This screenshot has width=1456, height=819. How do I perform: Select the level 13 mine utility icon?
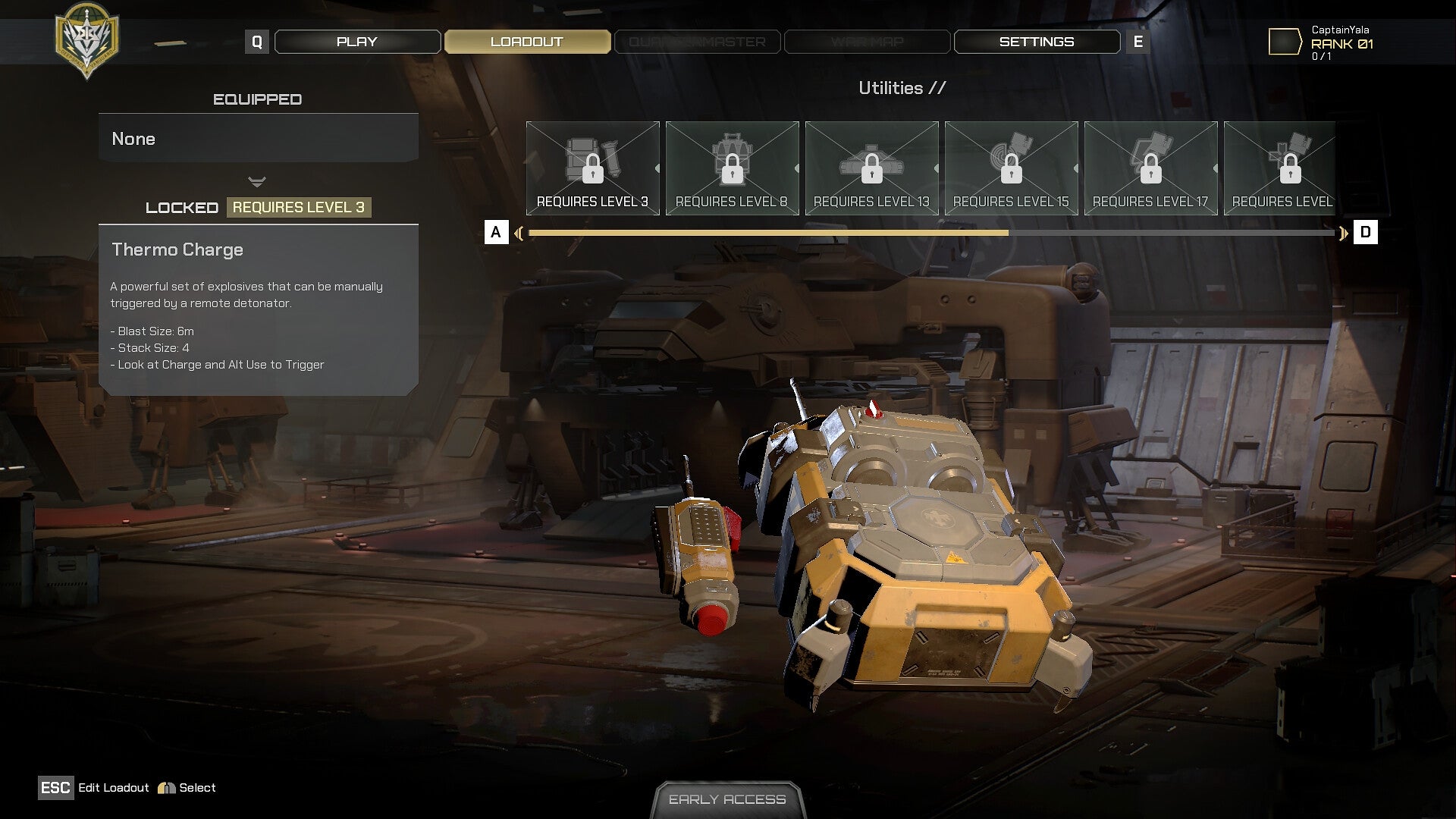(871, 163)
